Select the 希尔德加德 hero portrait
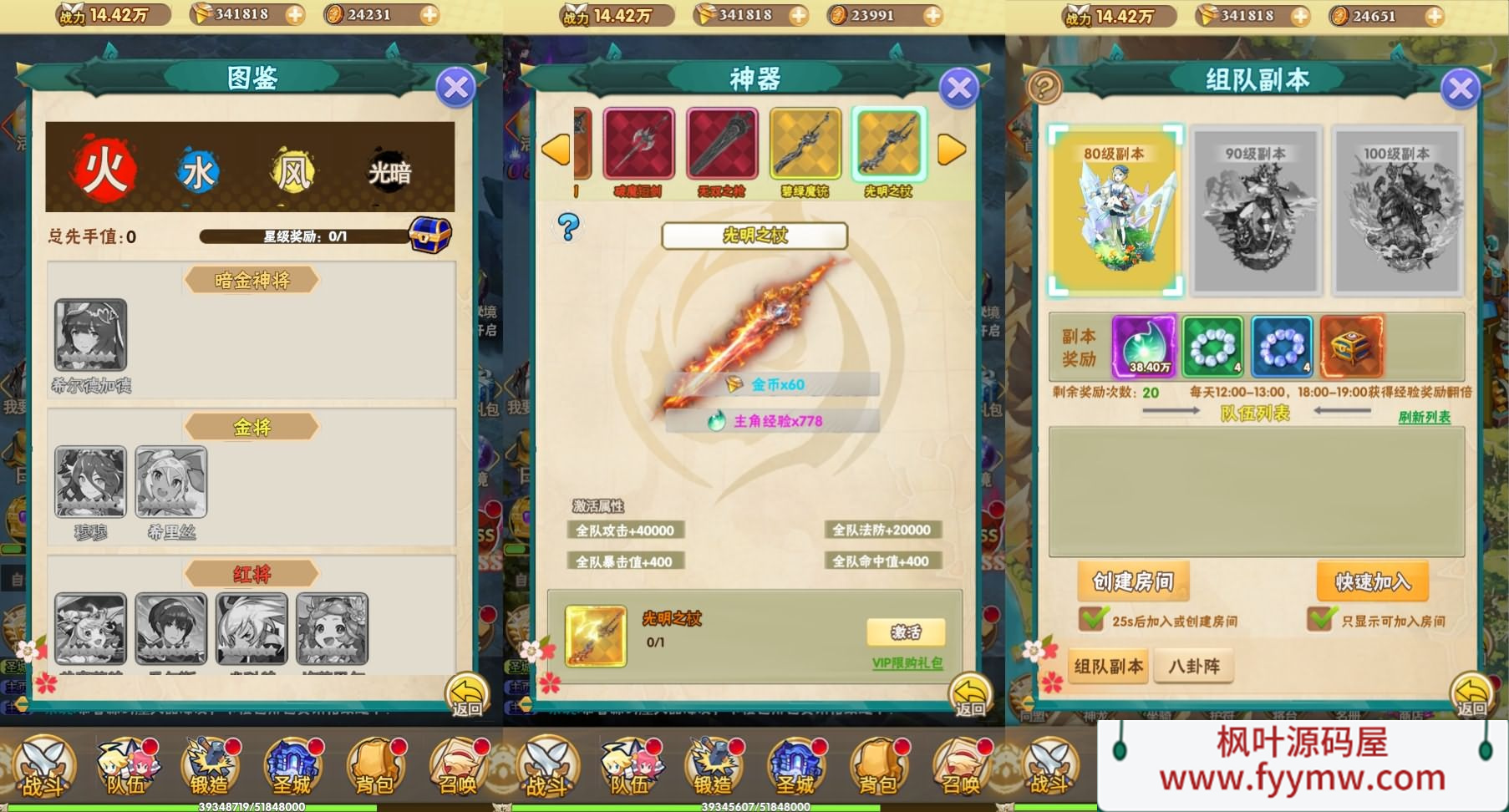Screen dimensions: 1509x812 click(91, 335)
